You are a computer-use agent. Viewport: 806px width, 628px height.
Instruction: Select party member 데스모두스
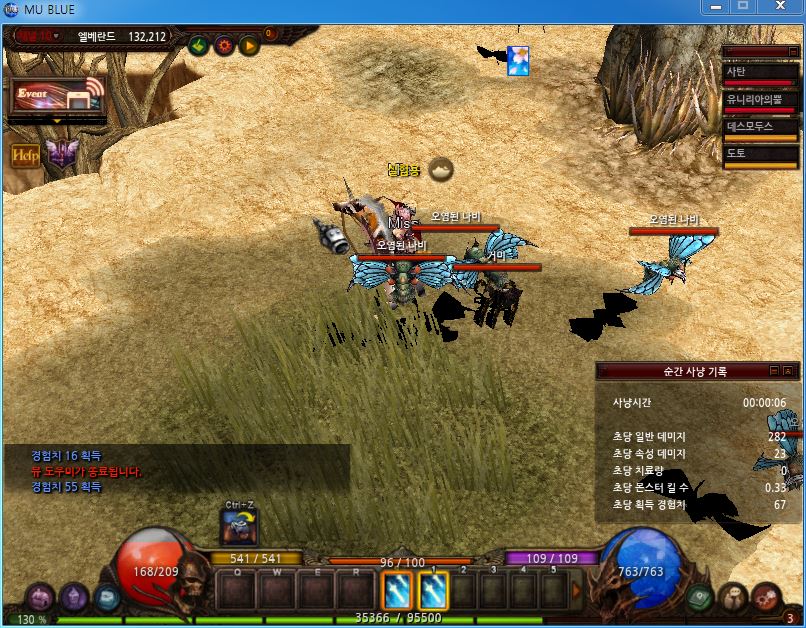[761, 128]
